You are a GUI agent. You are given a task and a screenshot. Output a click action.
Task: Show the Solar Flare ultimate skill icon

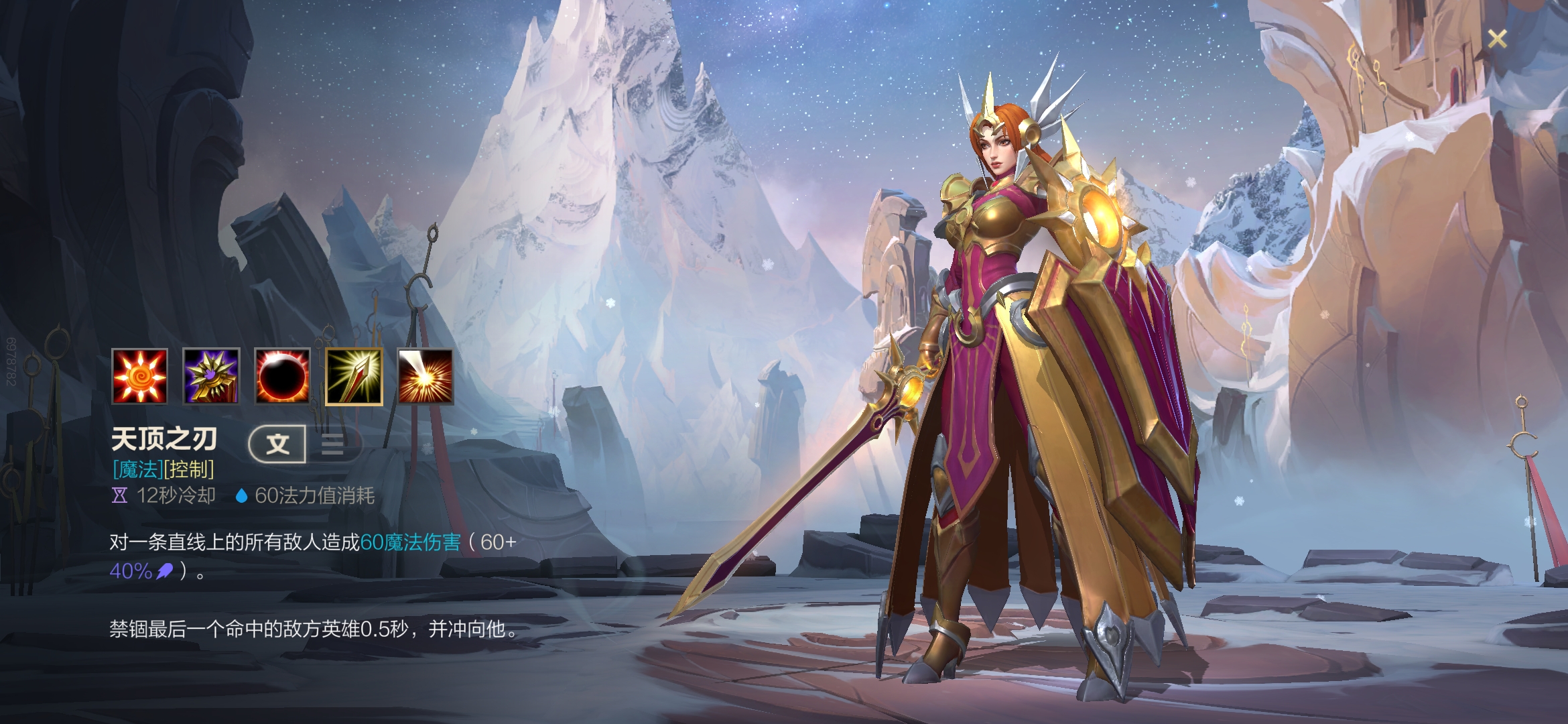click(426, 377)
